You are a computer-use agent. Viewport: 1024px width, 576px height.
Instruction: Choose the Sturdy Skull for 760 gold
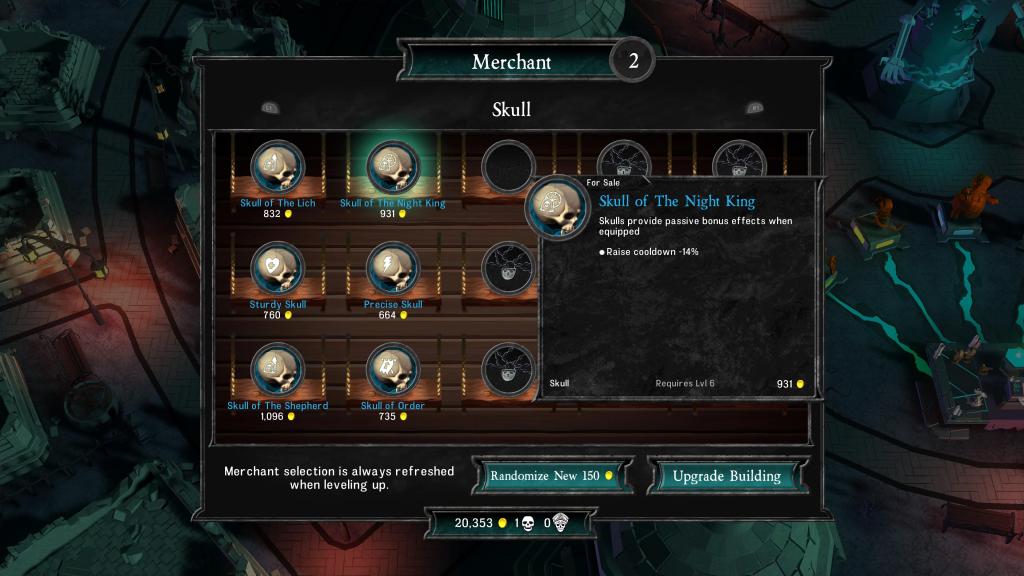point(278,269)
